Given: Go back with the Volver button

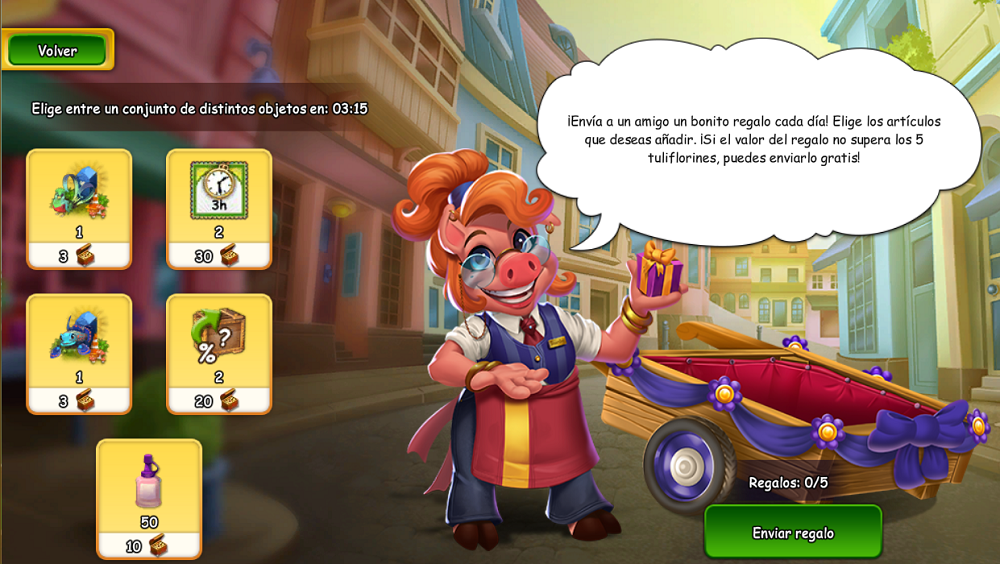Looking at the screenshot, I should [x=57, y=50].
